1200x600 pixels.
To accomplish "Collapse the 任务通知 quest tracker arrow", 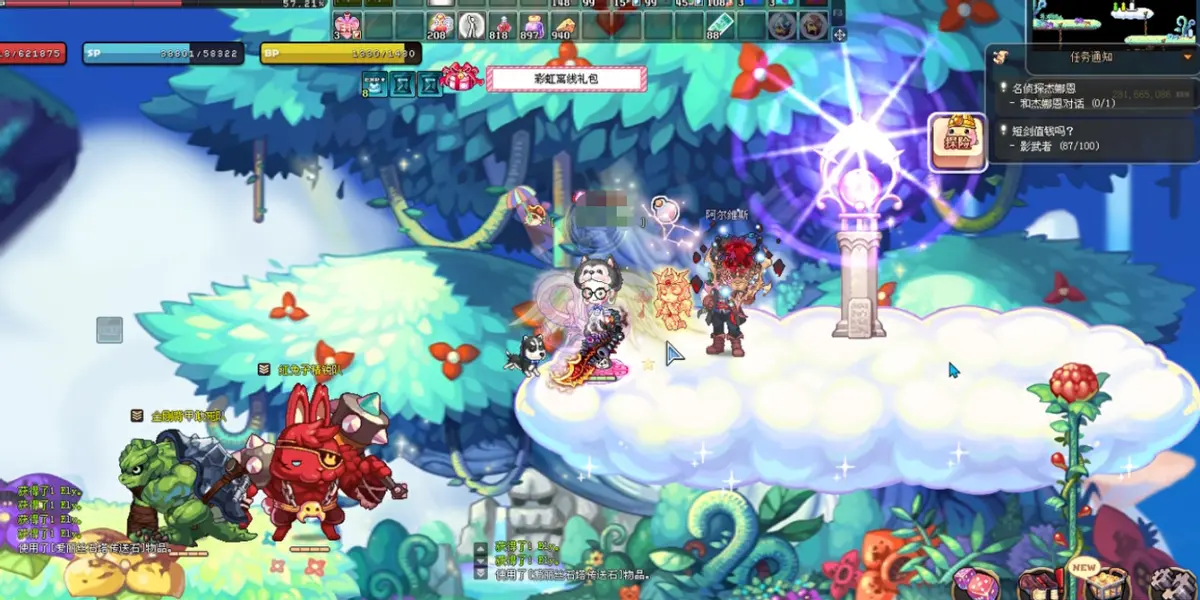I will click(1187, 57).
